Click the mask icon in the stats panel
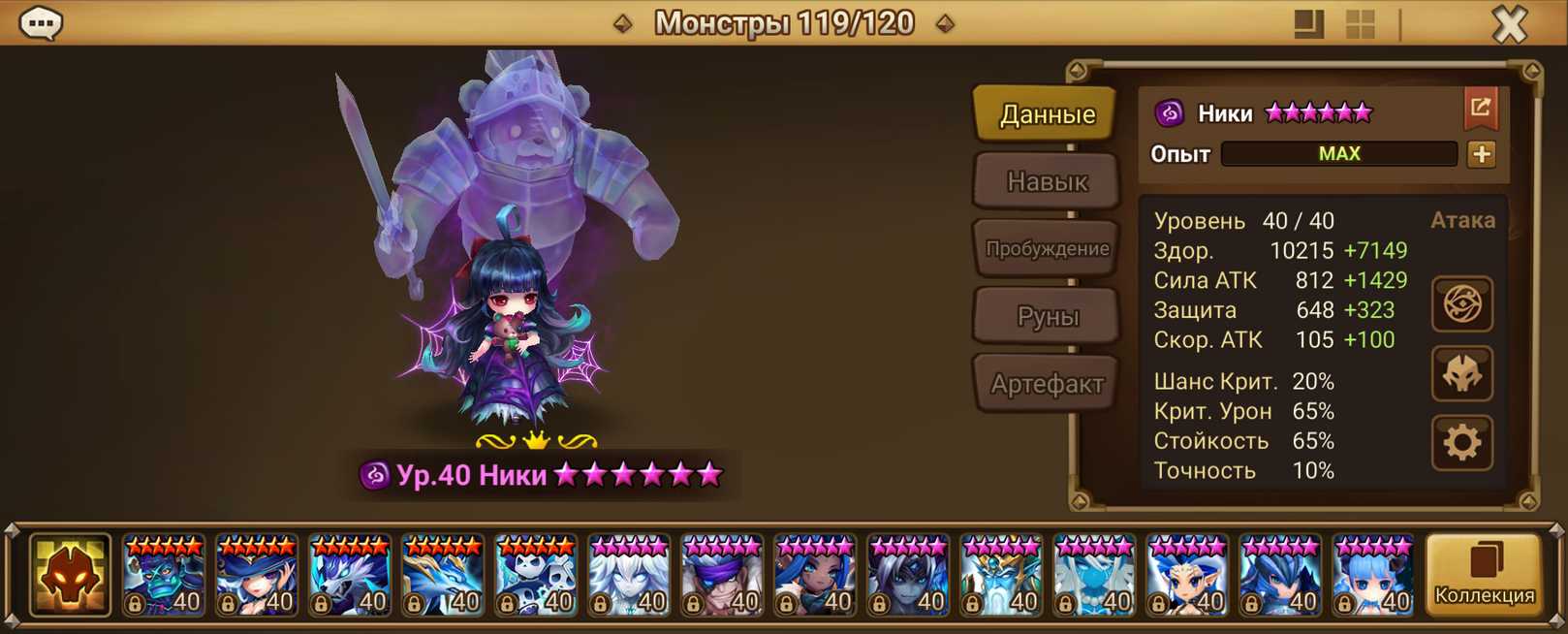 pos(1461,374)
